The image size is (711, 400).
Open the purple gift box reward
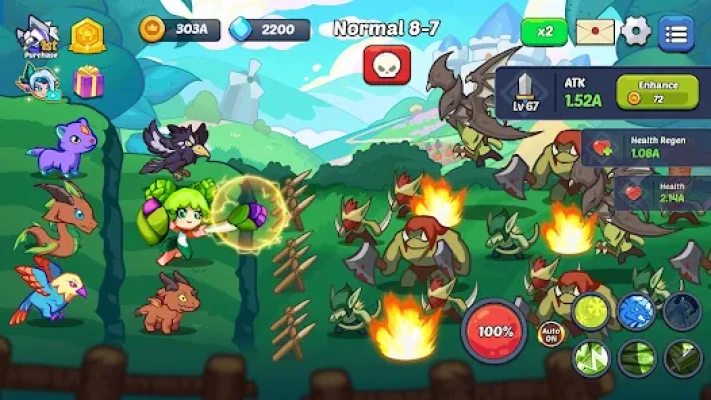88,81
